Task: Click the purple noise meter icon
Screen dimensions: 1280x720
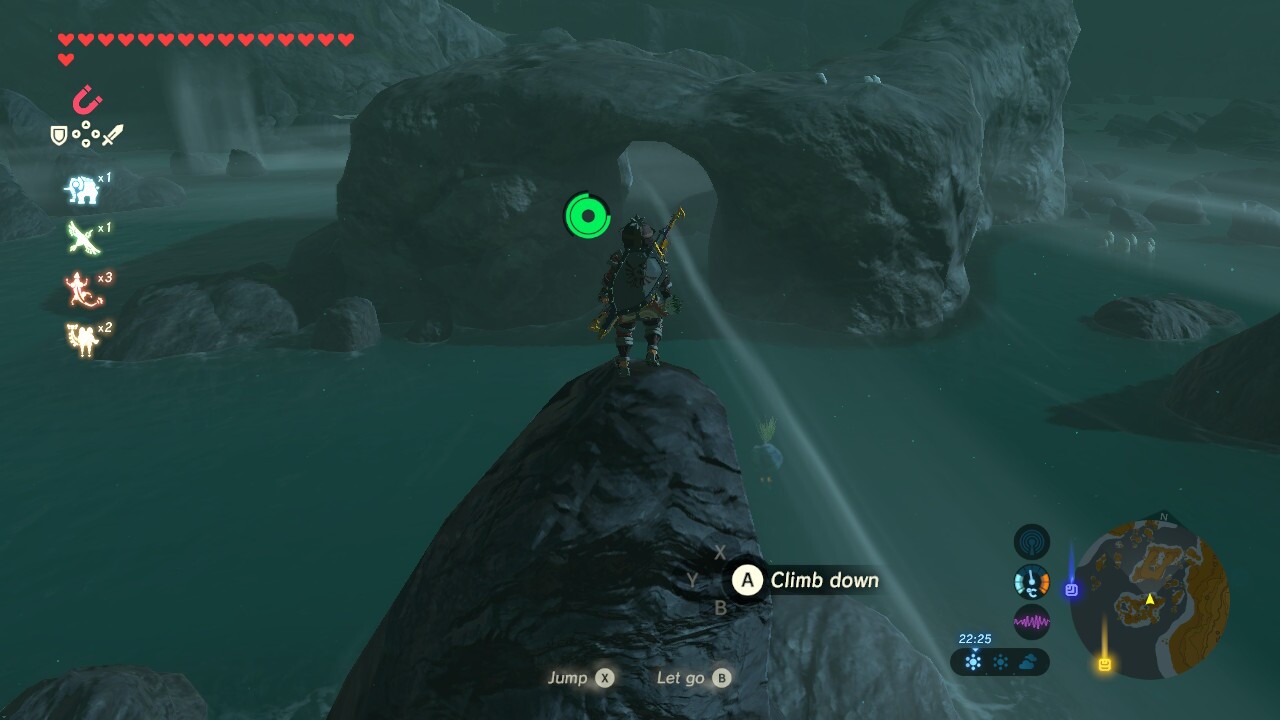Action: (1032, 622)
